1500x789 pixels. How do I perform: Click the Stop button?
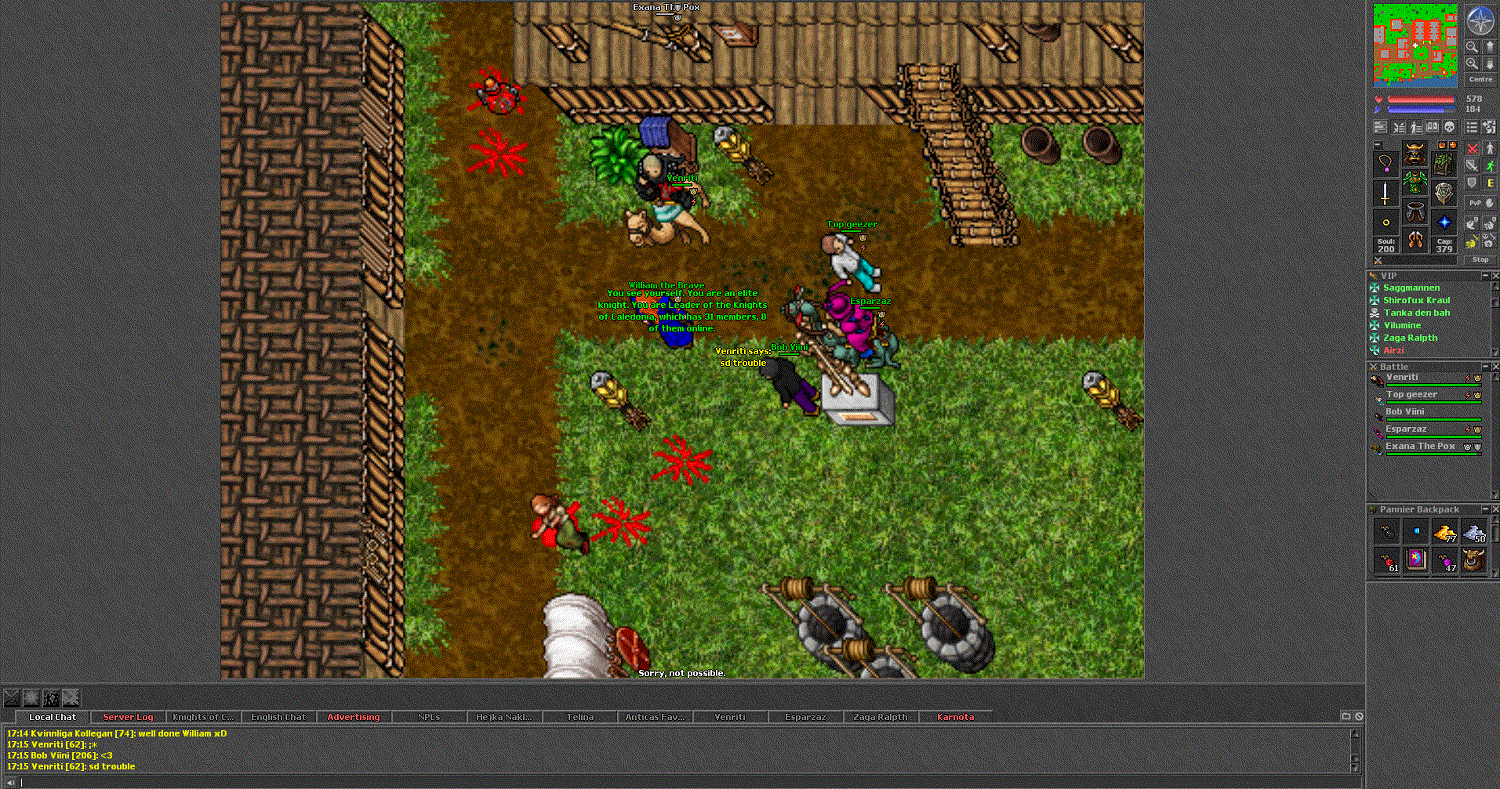[x=1480, y=259]
